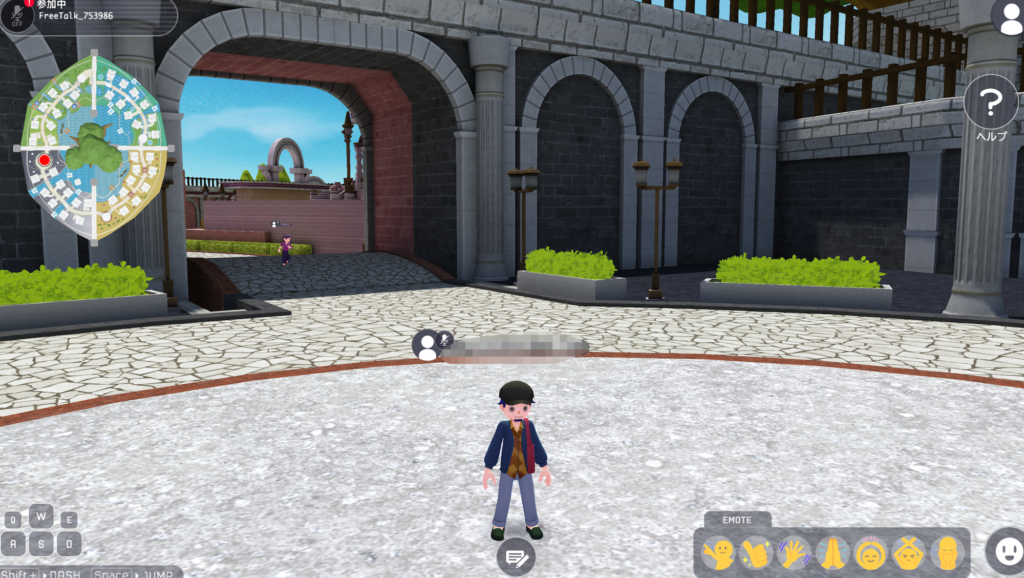The image size is (1024, 578).
Task: Click the player icon above the avatar
Action: pyautogui.click(x=427, y=345)
